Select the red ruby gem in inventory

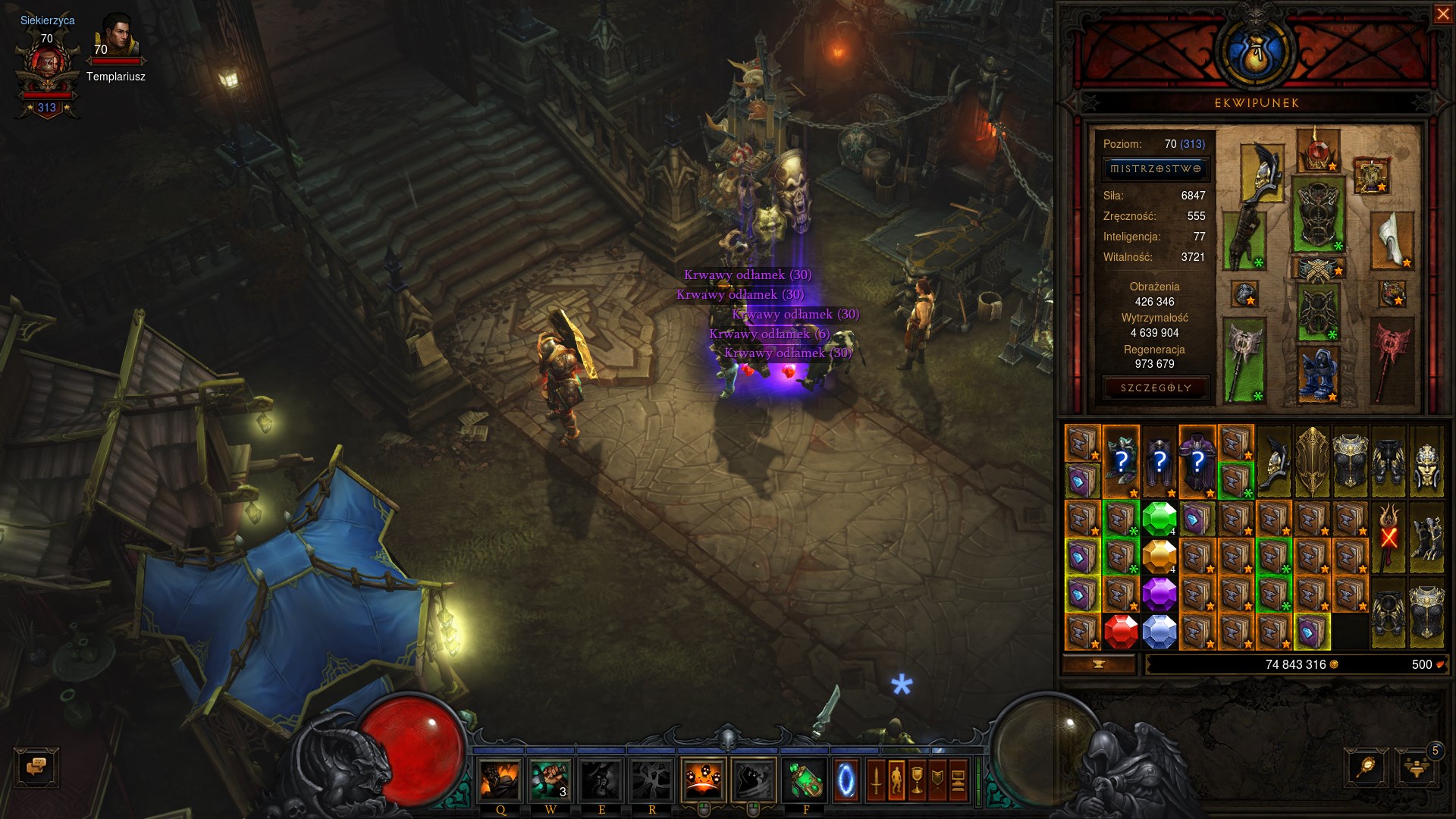coord(1121,632)
